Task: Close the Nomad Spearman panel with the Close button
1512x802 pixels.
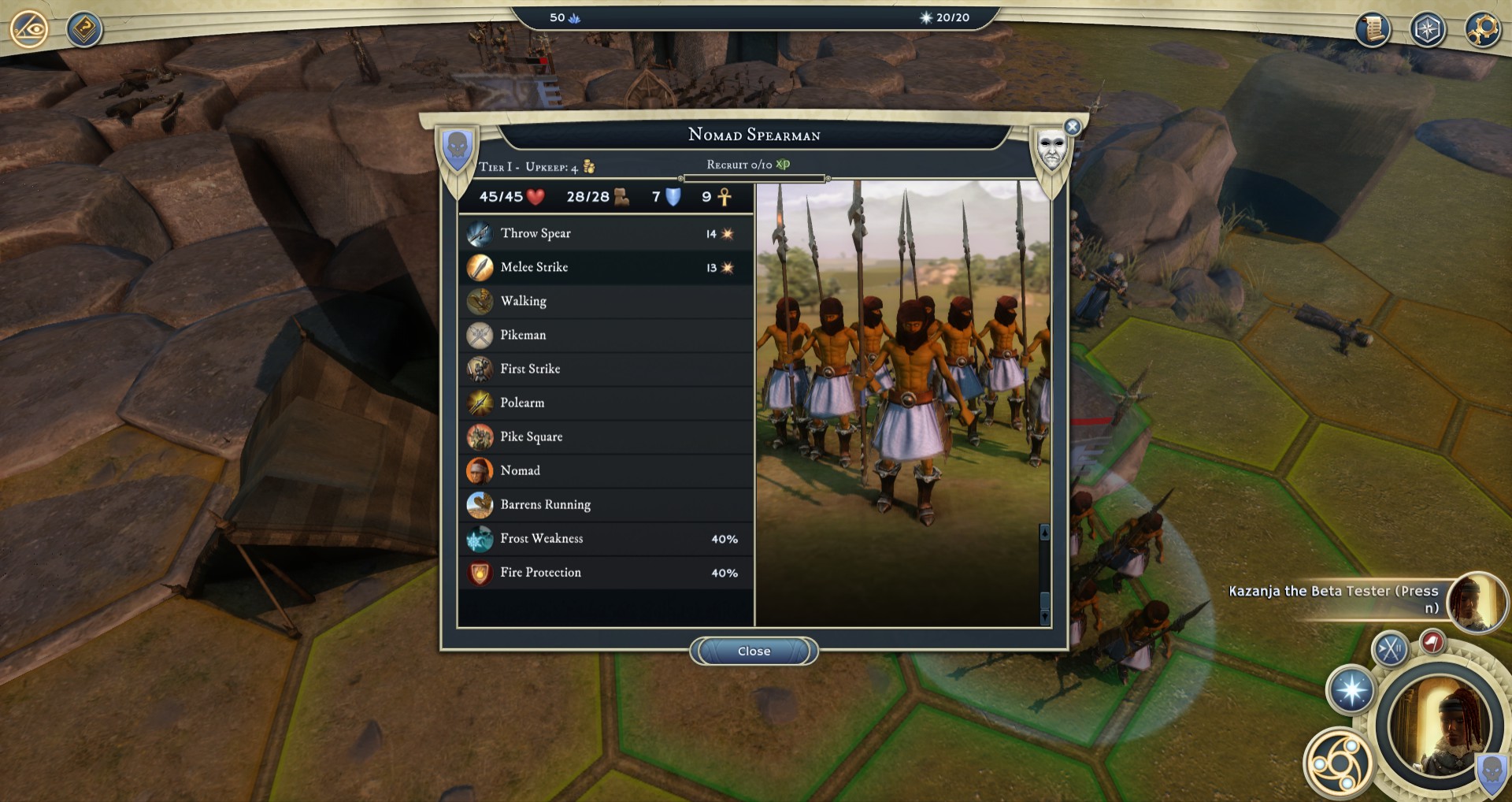Action: click(754, 652)
